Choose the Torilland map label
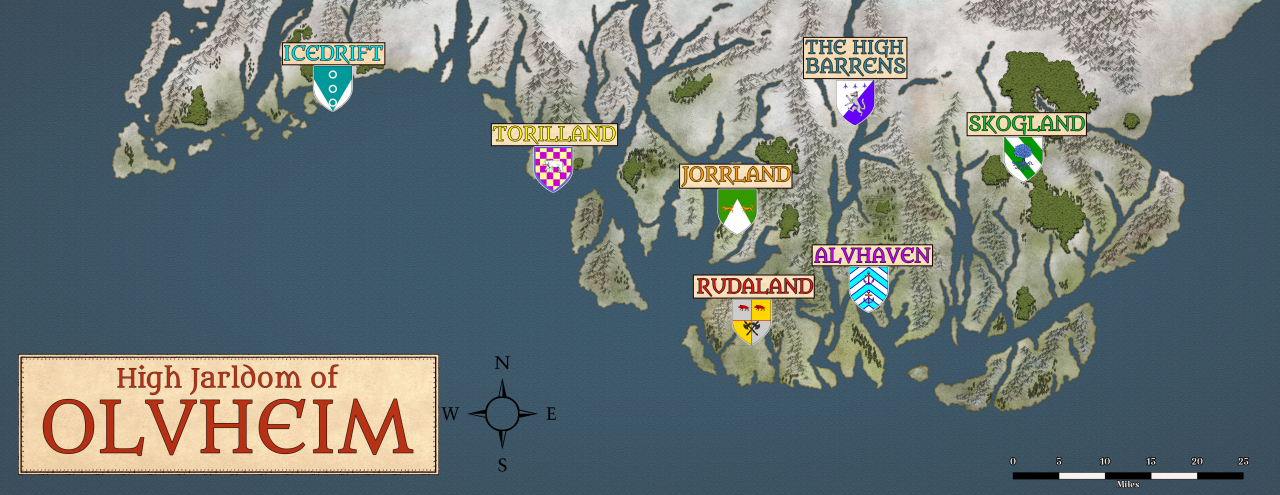 click(554, 134)
